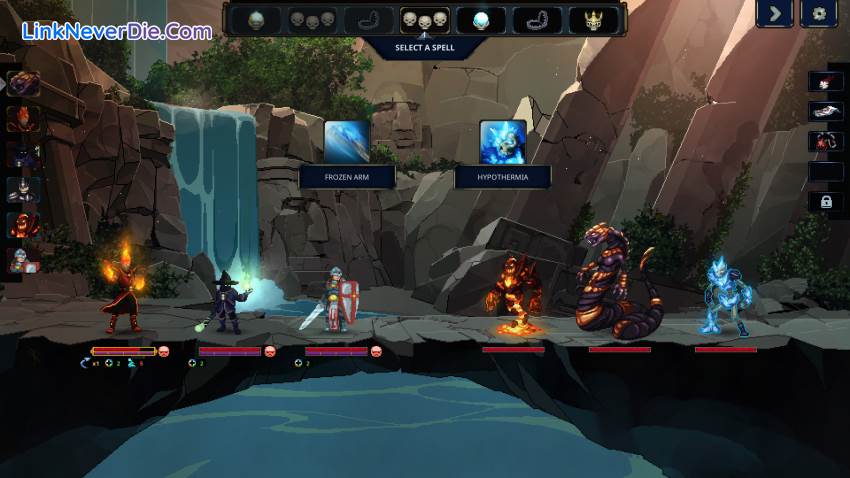Open the gear settings menu
The height and width of the screenshot is (478, 850).
coord(820,14)
